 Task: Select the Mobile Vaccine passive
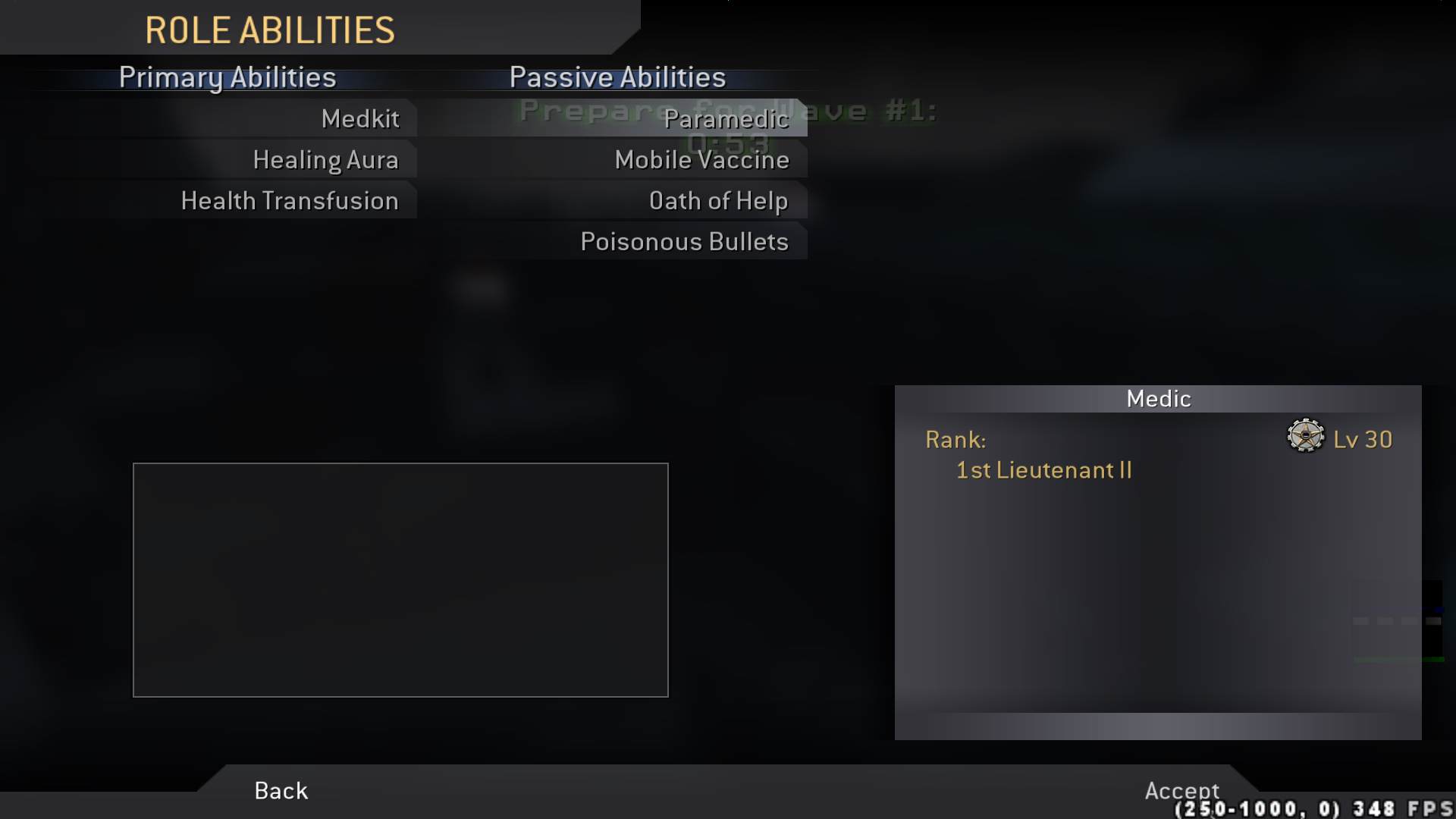pyautogui.click(x=701, y=160)
